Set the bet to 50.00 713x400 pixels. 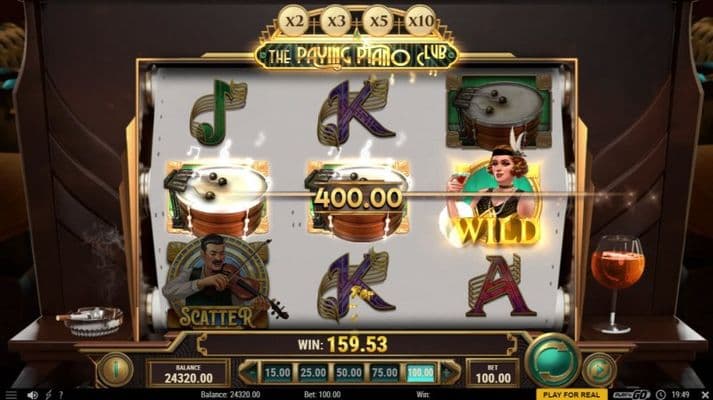click(x=349, y=373)
